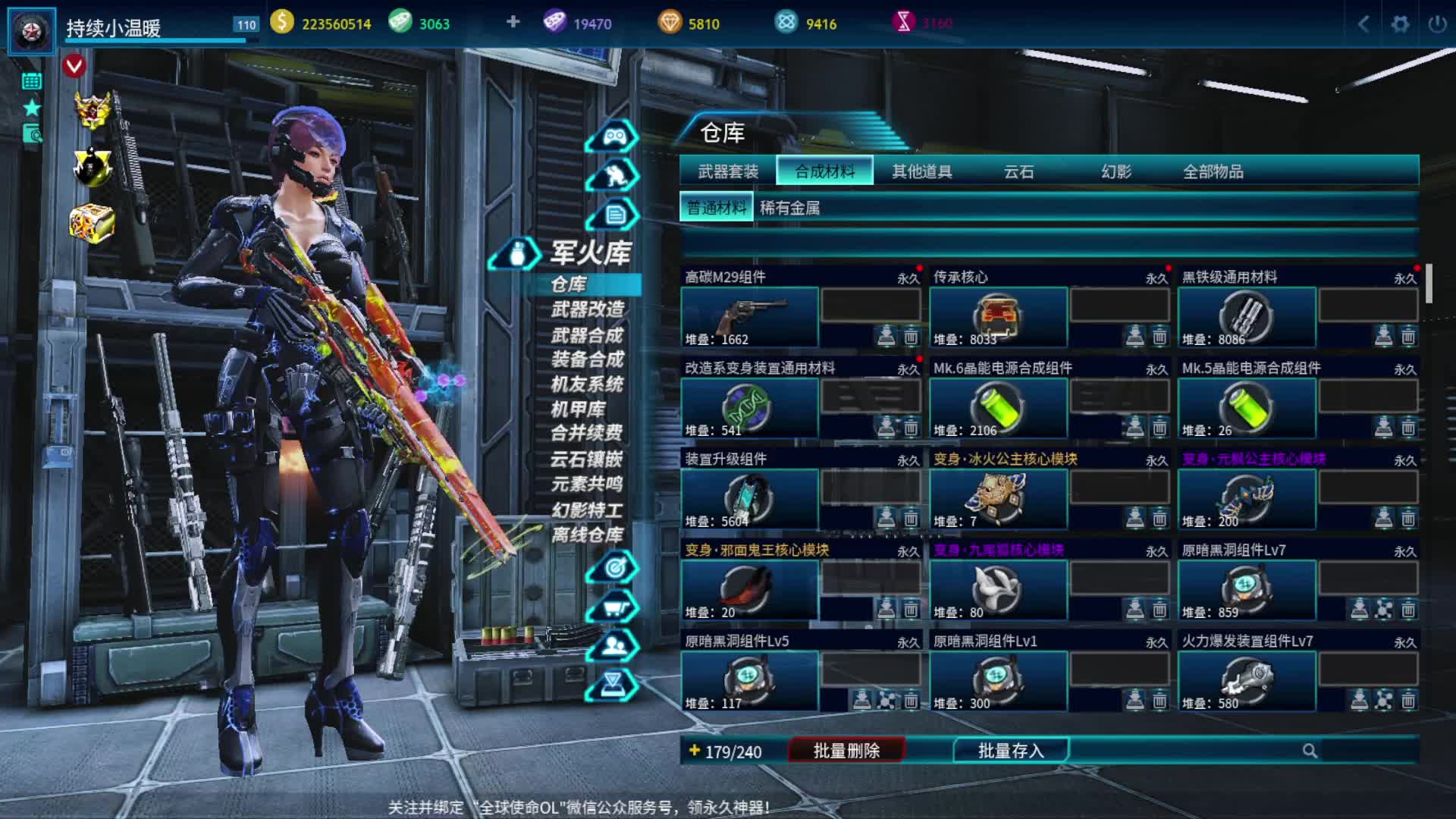Select the 高碳M29组件 revolver item
The height and width of the screenshot is (819, 1456).
(x=750, y=317)
